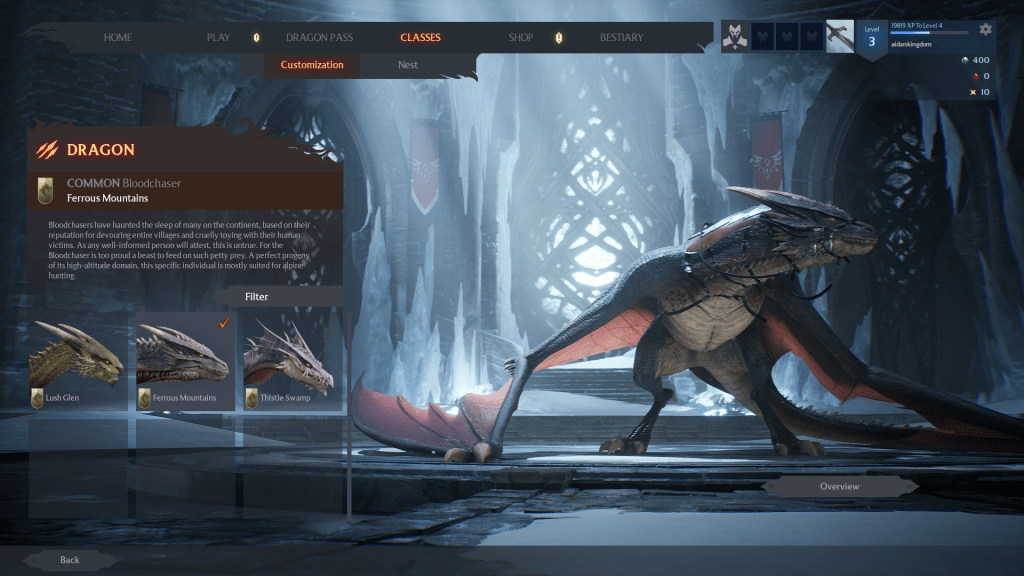
Task: Open the Play menu
Action: pyautogui.click(x=218, y=38)
